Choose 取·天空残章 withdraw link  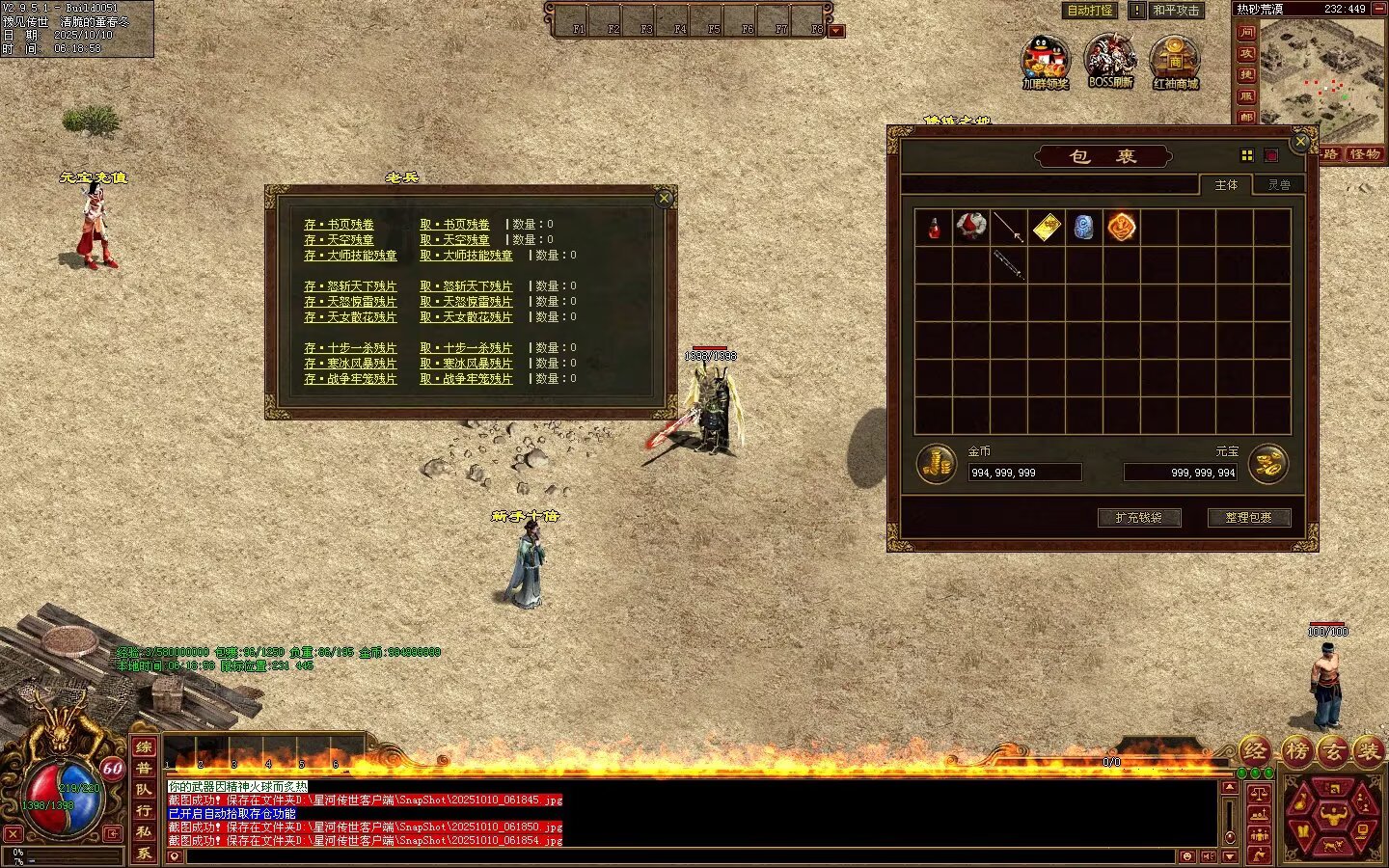click(454, 240)
